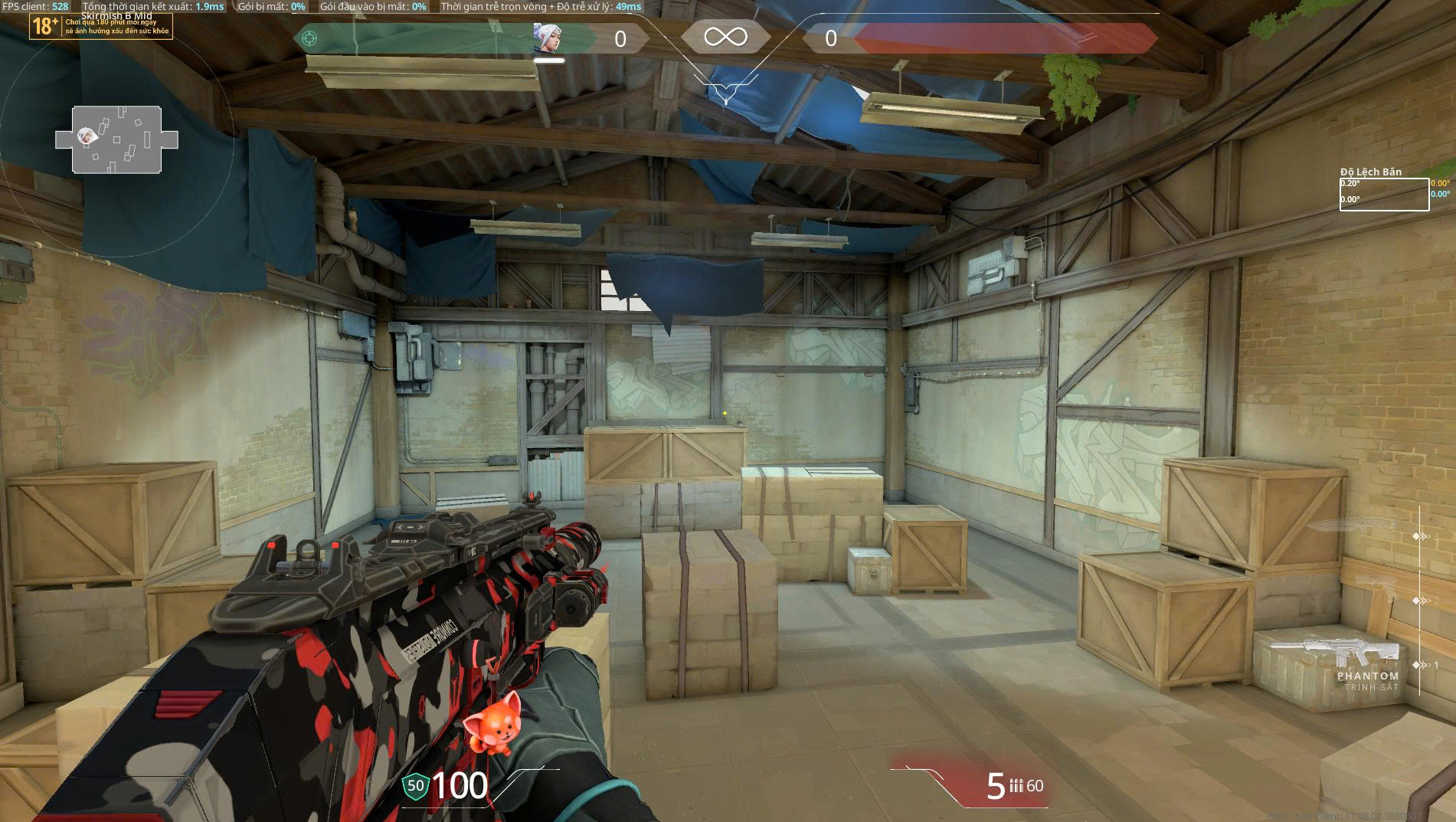Image resolution: width=1456 pixels, height=822 pixels.
Task: Click the crosshair icon on the green team bar
Action: 309,38
